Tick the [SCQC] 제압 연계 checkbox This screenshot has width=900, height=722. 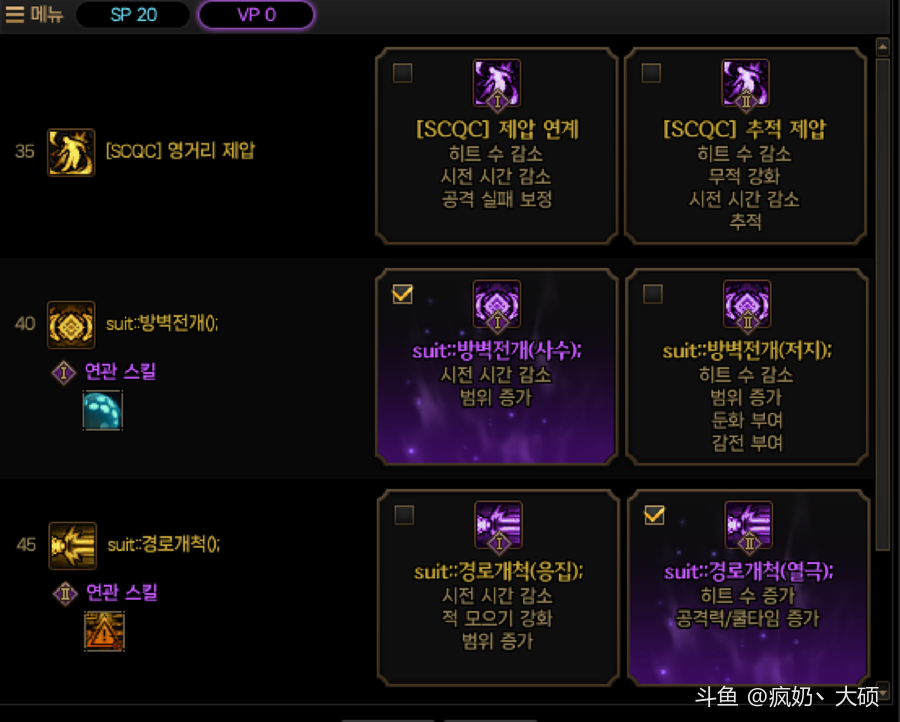click(x=403, y=73)
